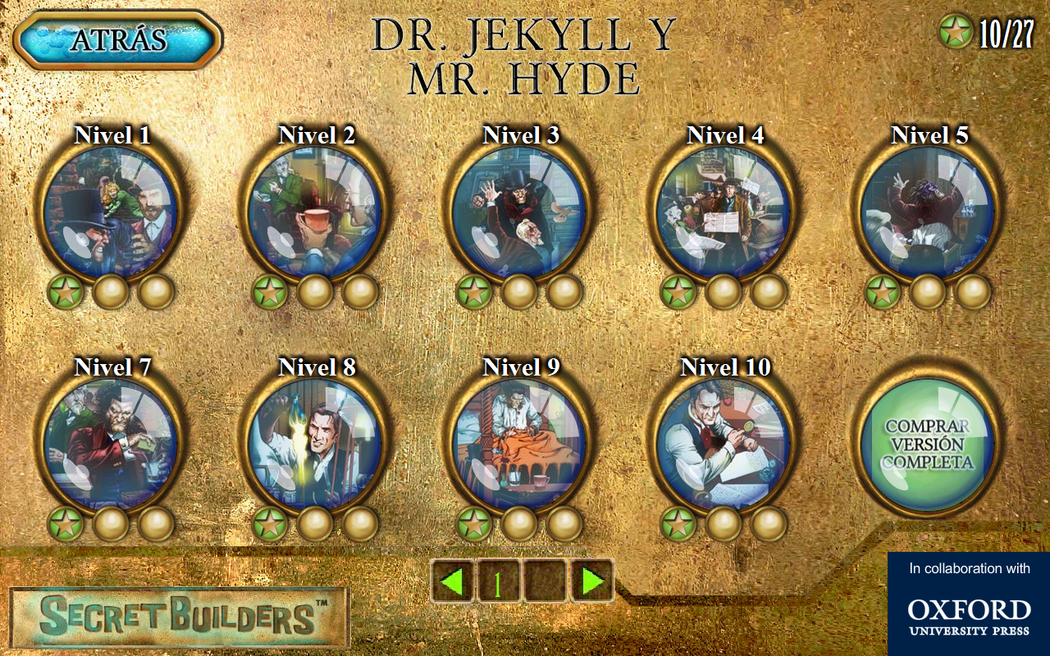Open the Nivel 2 level
1050x656 pixels.
pos(314,213)
